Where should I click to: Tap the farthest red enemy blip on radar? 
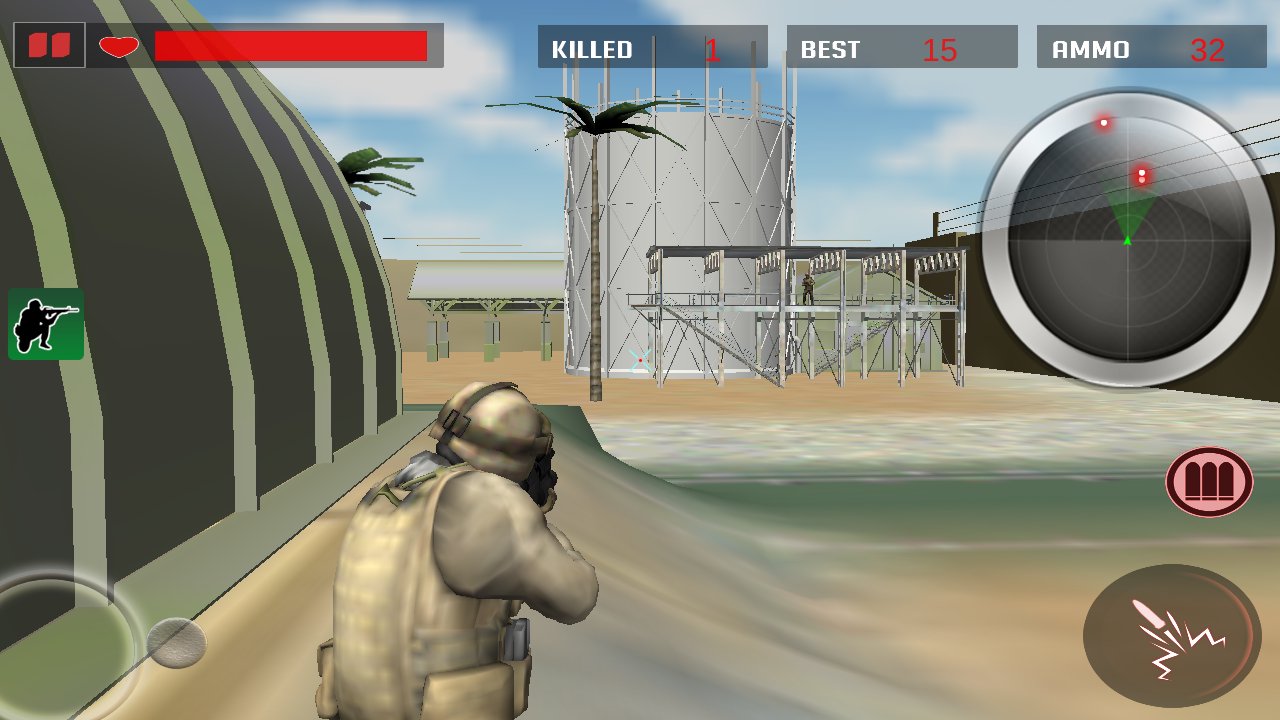coord(1103,122)
